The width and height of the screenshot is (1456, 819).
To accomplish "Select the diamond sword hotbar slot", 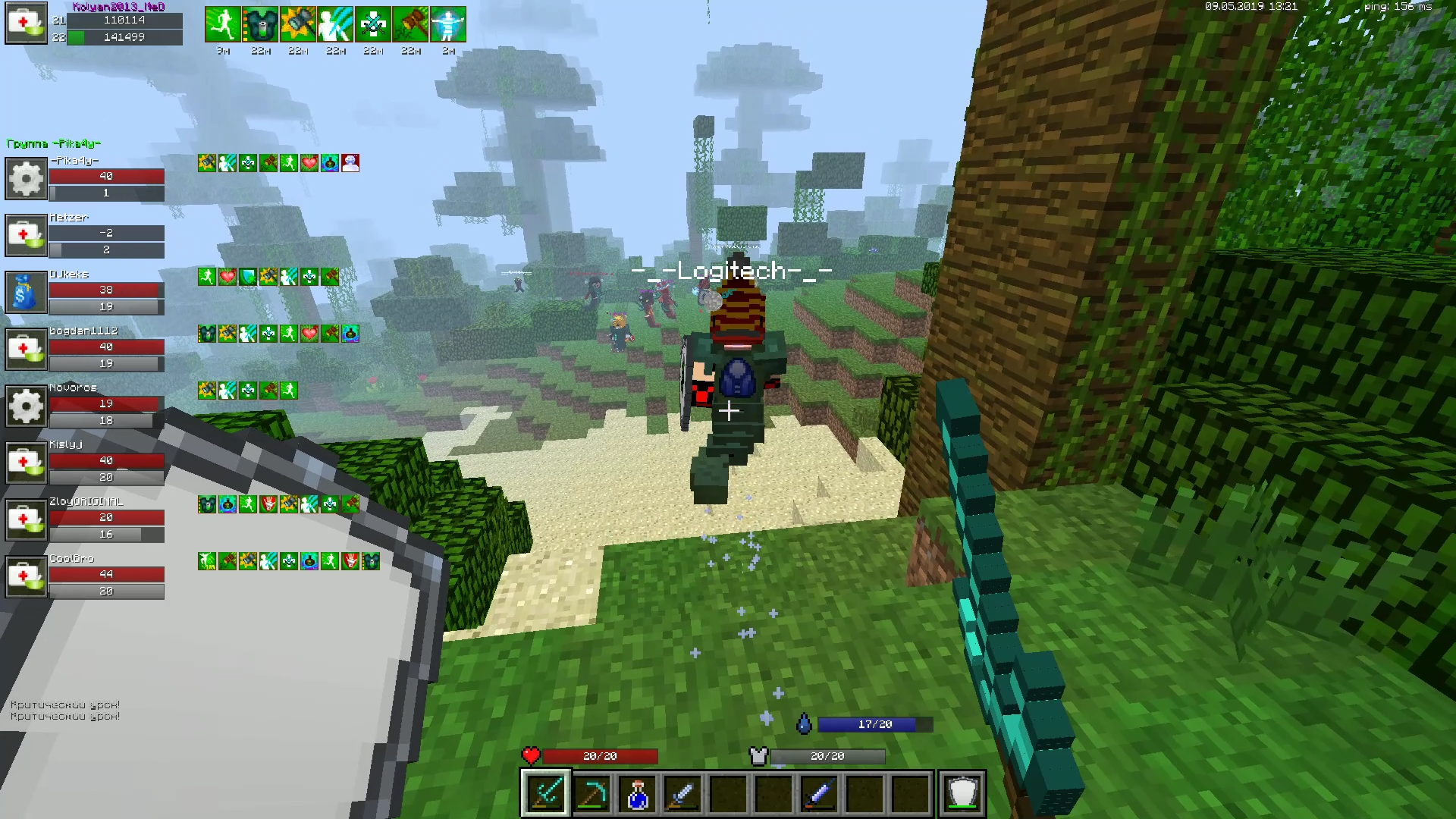I will pyautogui.click(x=545, y=793).
